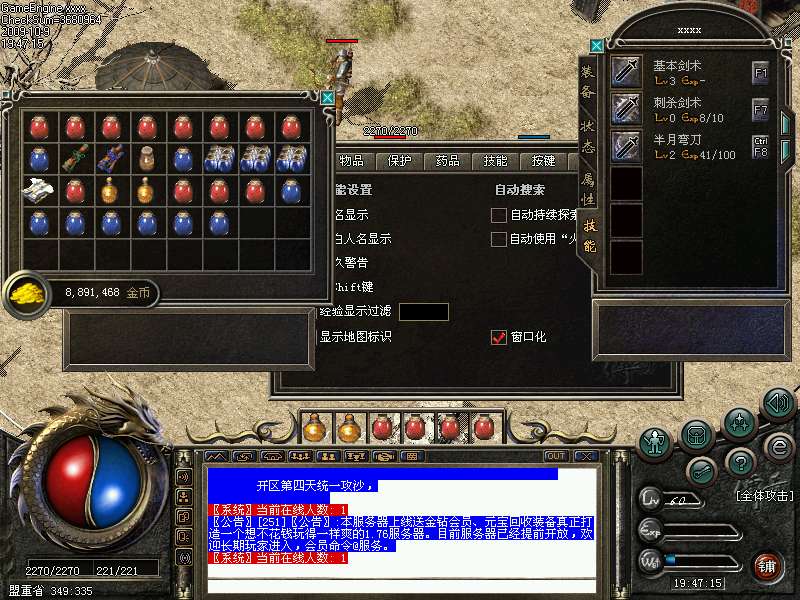Close the character skills panel
The height and width of the screenshot is (600, 800).
597,45
